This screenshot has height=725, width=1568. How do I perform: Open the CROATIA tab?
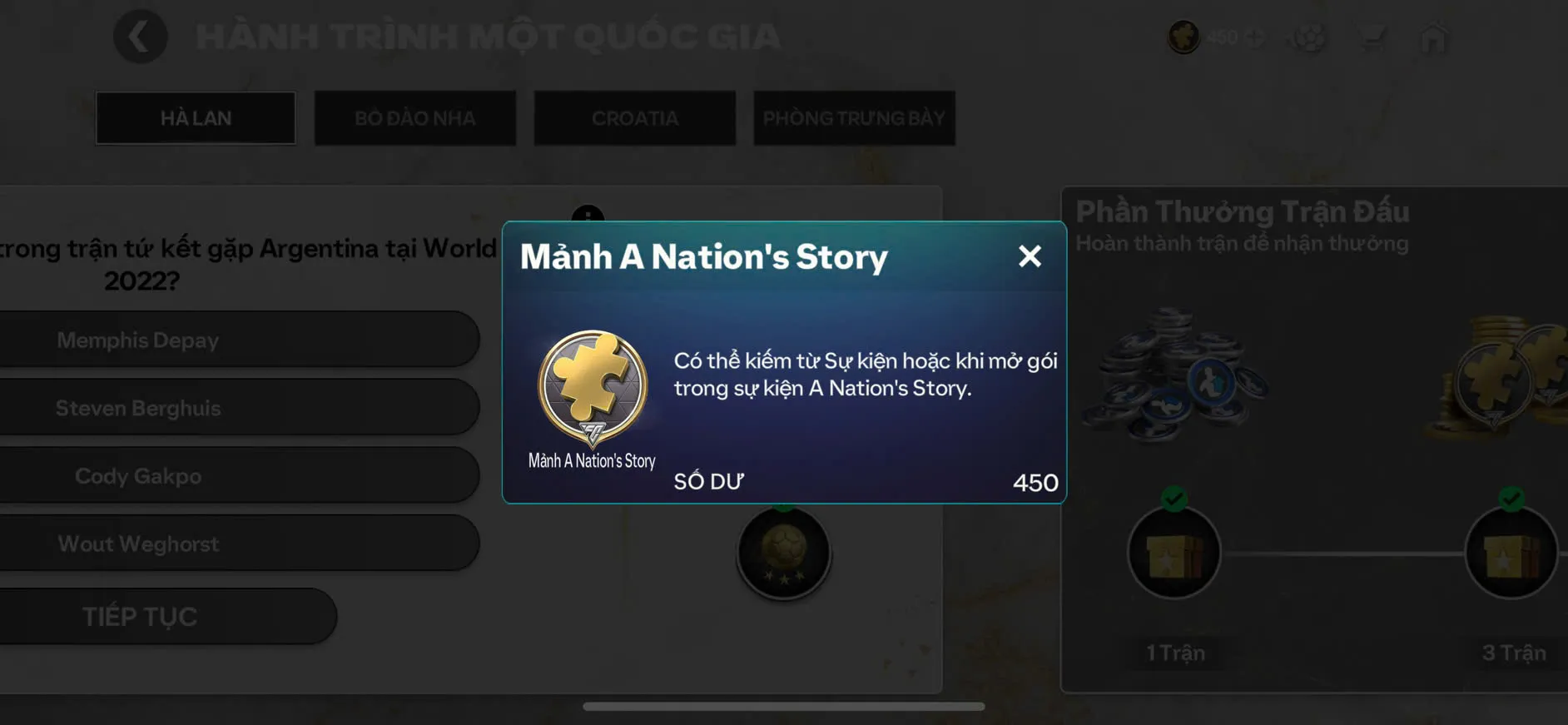[x=634, y=117]
